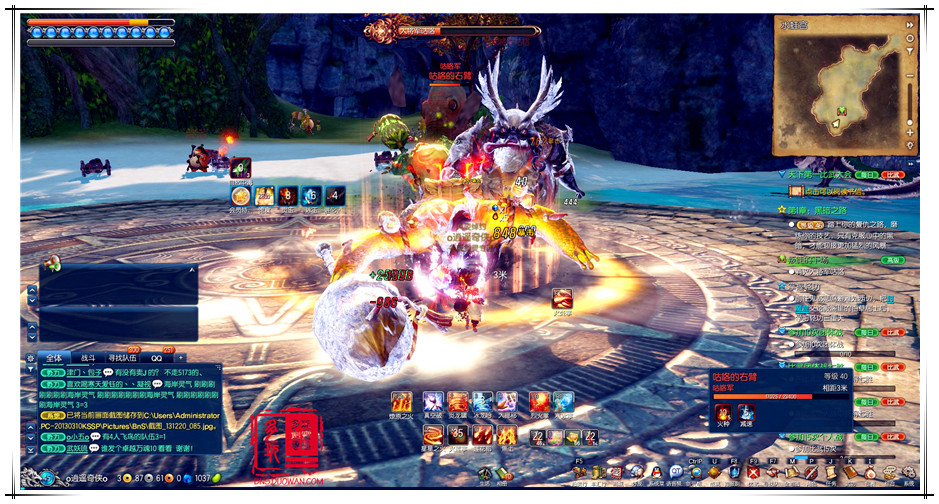Activate the 燎原之火 skill icon

tap(401, 401)
